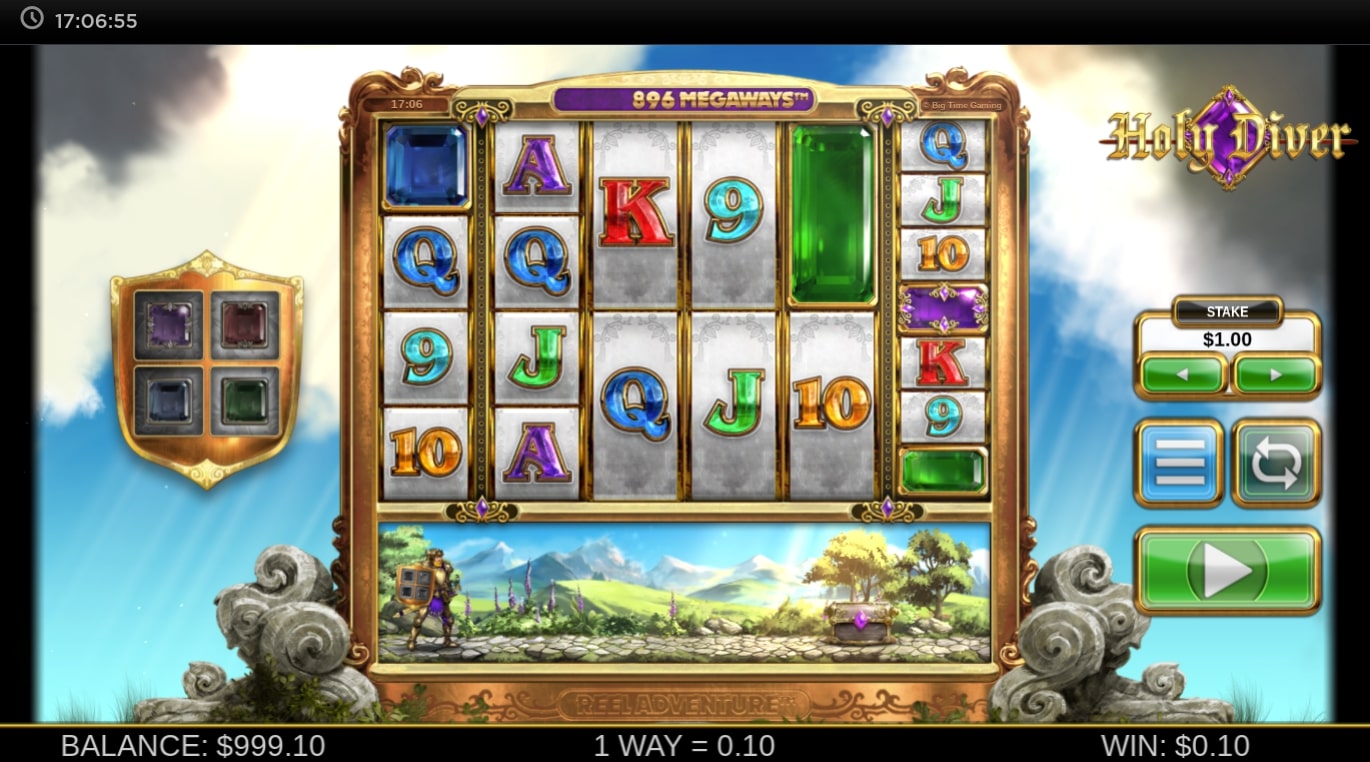Open the hamburger game menu
Screen dimensions: 1370x762
pos(1178,463)
